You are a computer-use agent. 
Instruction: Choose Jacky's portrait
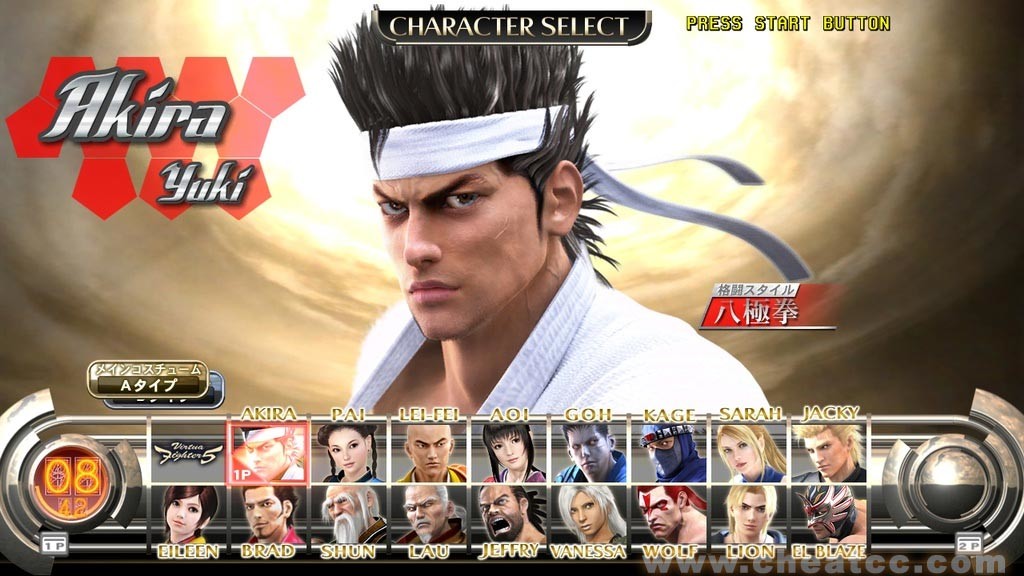point(829,452)
